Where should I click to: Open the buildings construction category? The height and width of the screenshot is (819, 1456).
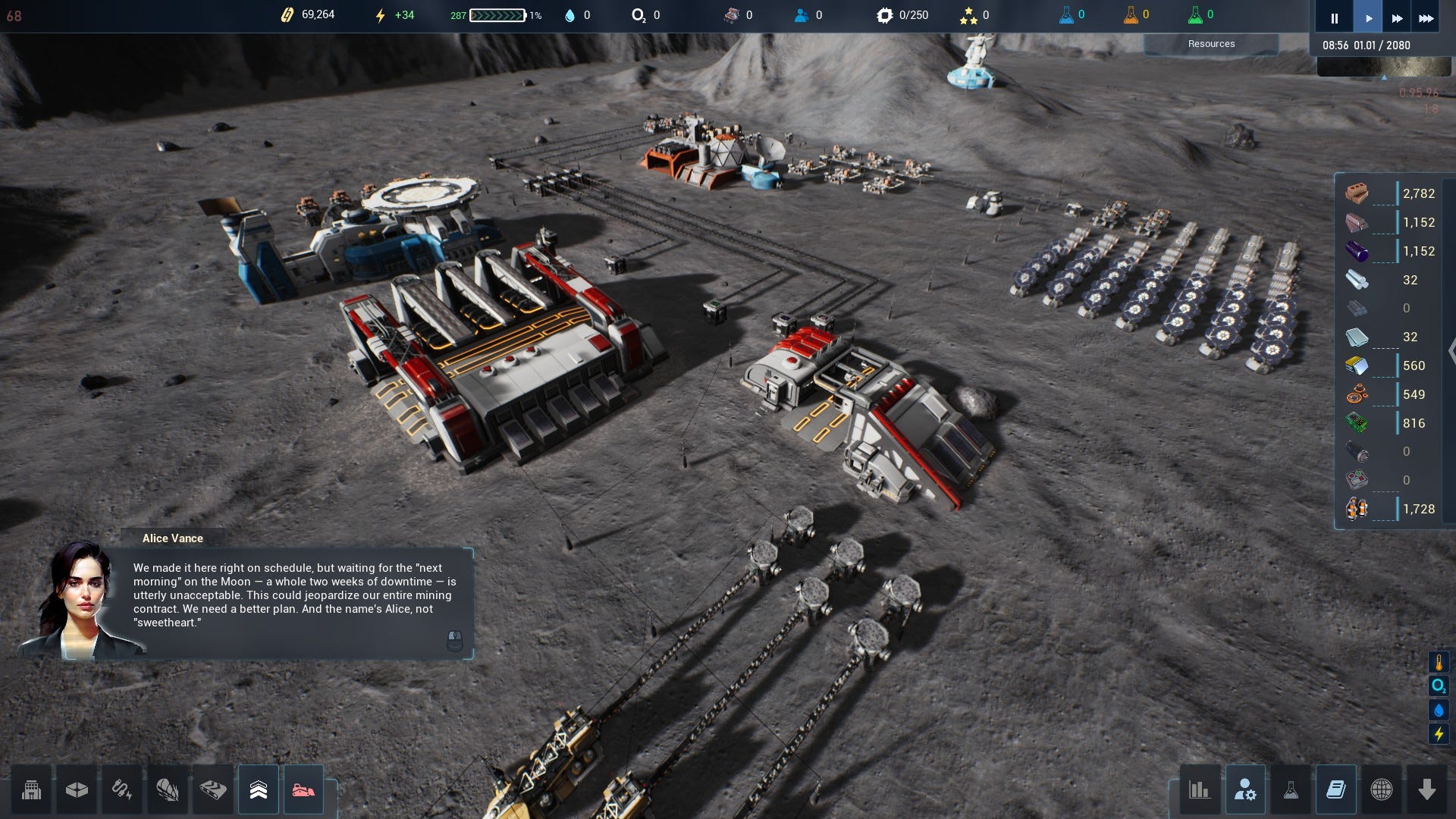pos(32,790)
